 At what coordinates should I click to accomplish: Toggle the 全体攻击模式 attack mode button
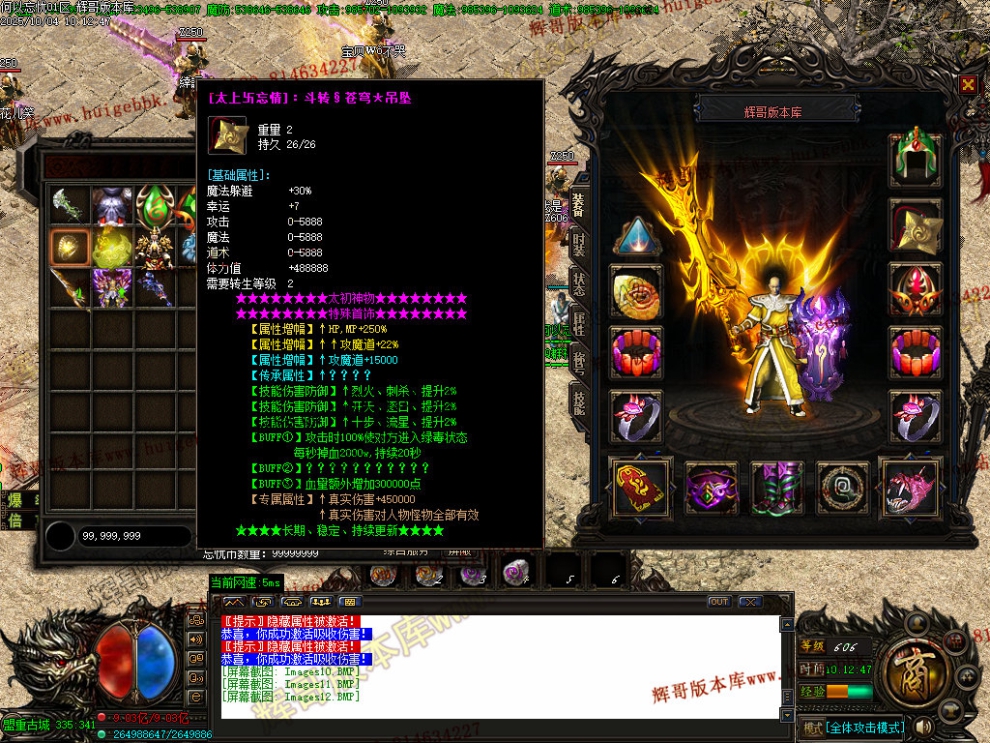[865, 728]
